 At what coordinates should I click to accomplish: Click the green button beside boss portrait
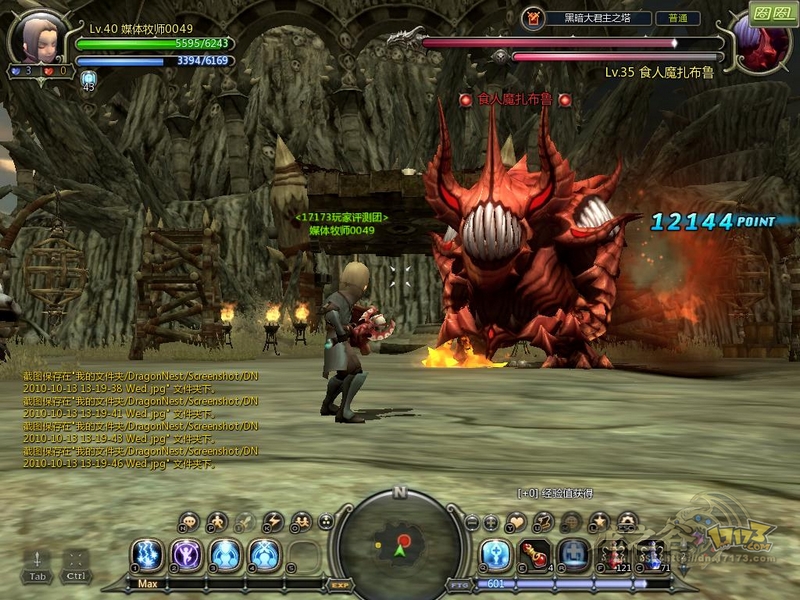772,15
